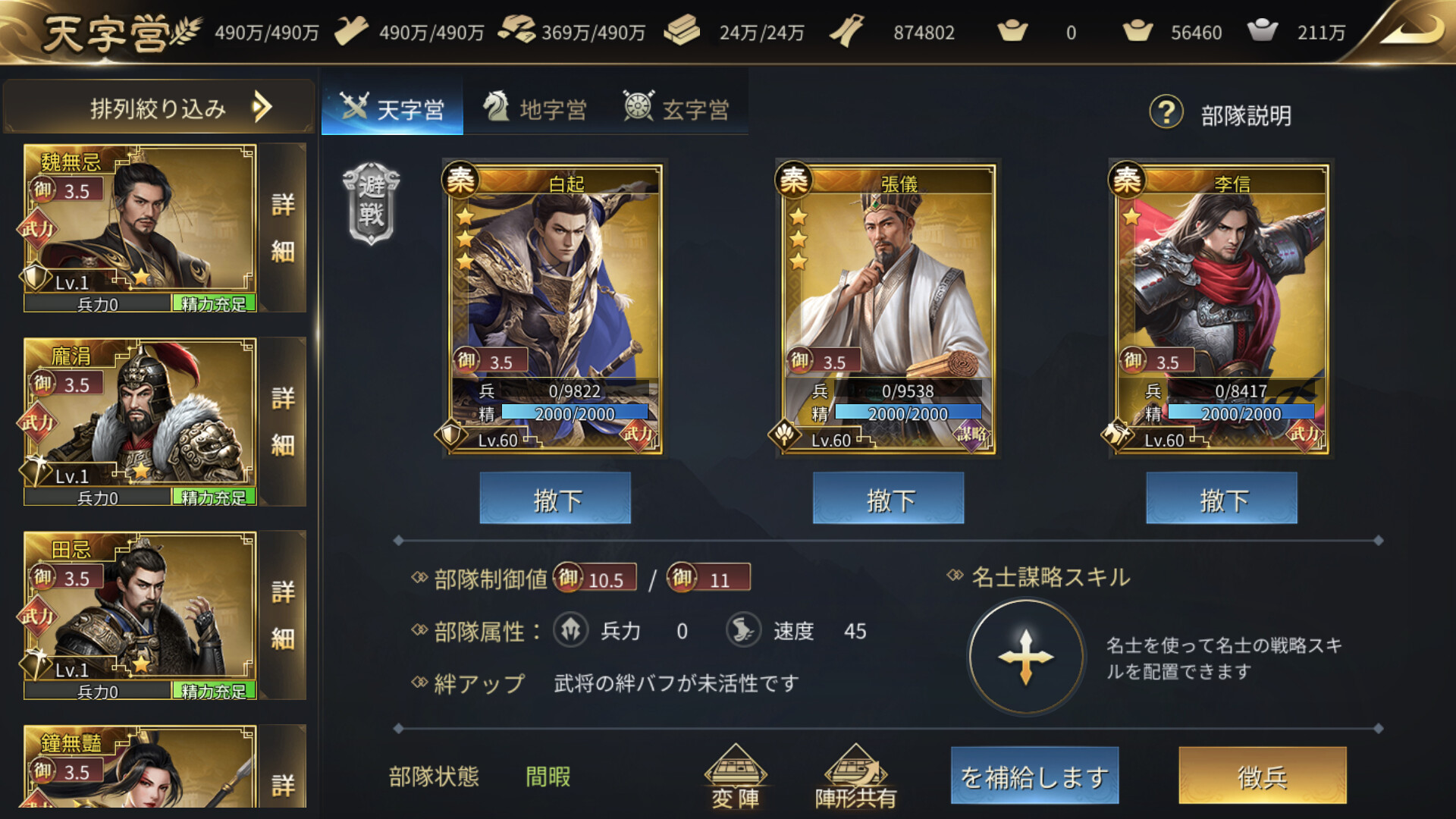
Task: Click the 名士謀略スキル plus icon
Action: pyautogui.click(x=1025, y=656)
